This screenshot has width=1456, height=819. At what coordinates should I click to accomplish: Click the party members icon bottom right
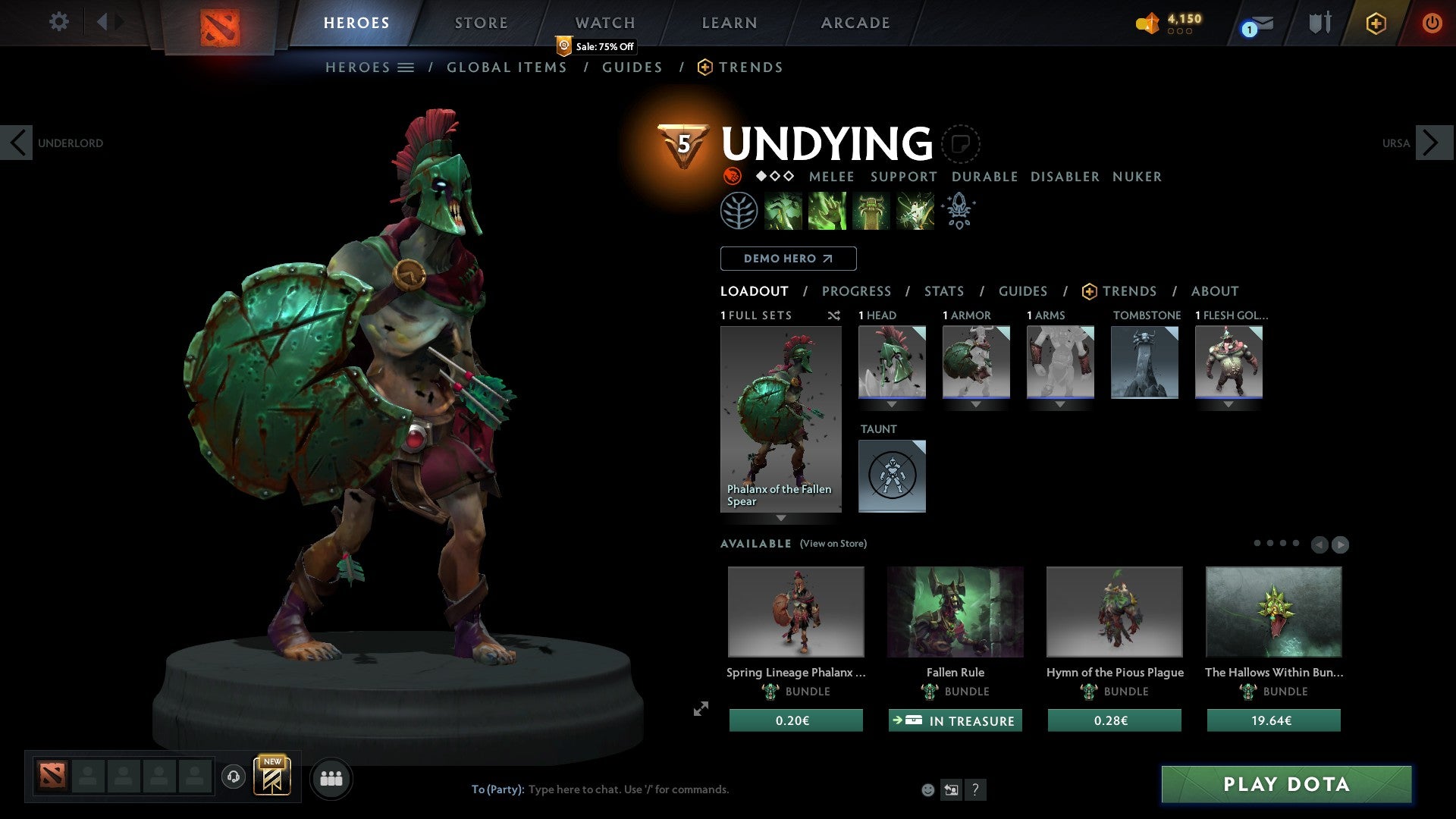[x=331, y=778]
